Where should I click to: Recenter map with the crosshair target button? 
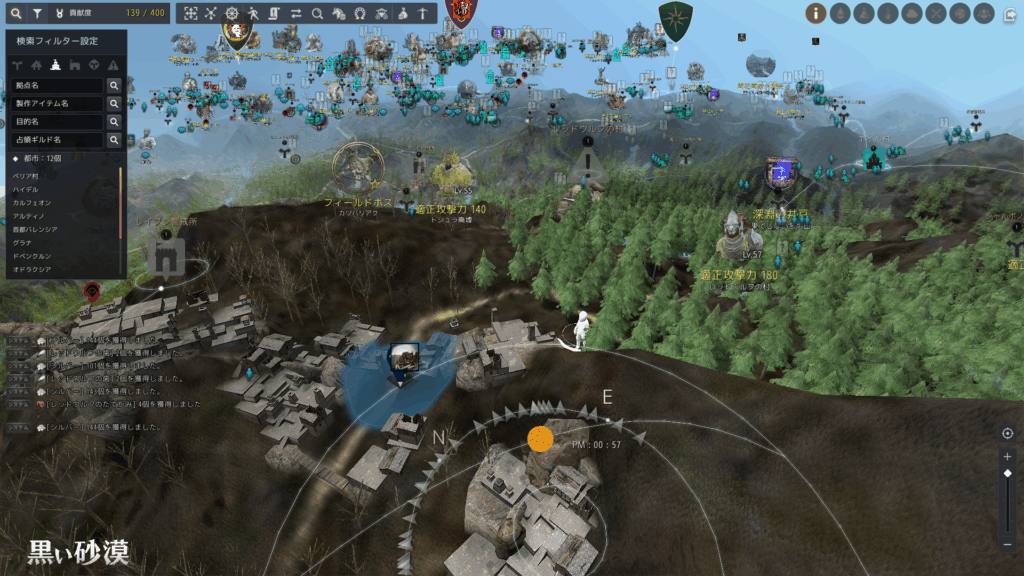(x=1007, y=433)
